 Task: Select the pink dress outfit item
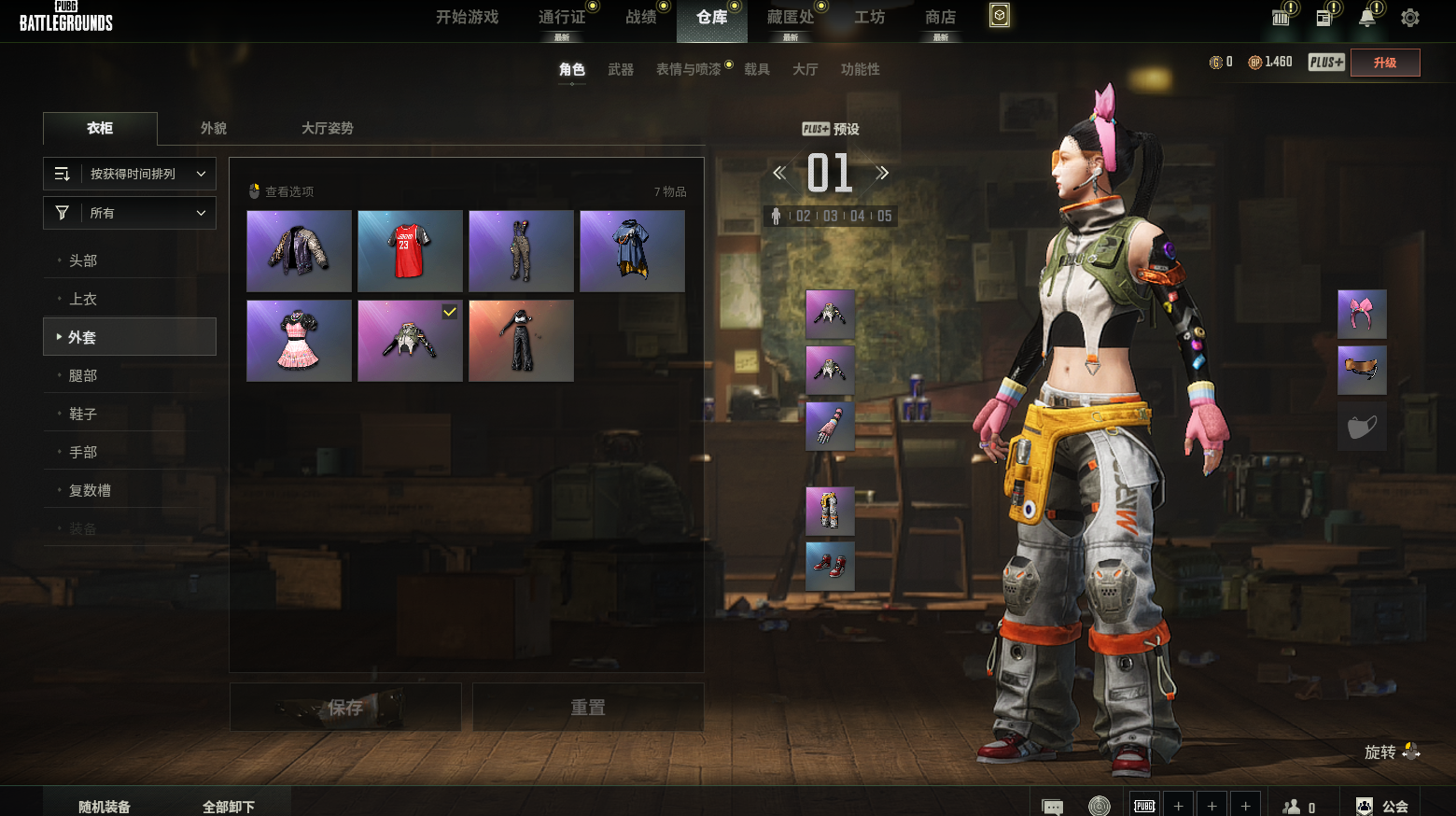(x=299, y=341)
